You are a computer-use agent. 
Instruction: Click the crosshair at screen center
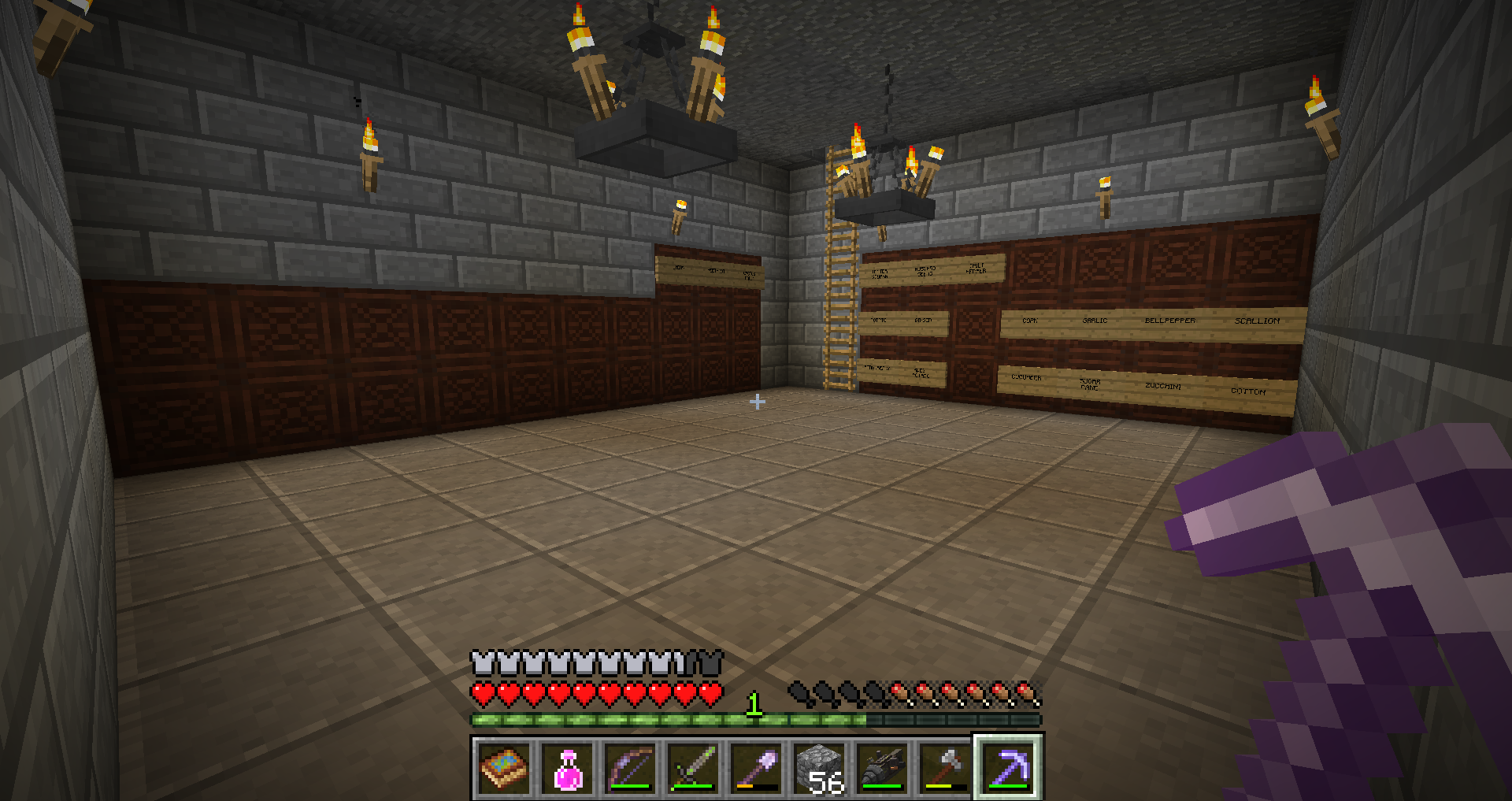[x=758, y=402]
